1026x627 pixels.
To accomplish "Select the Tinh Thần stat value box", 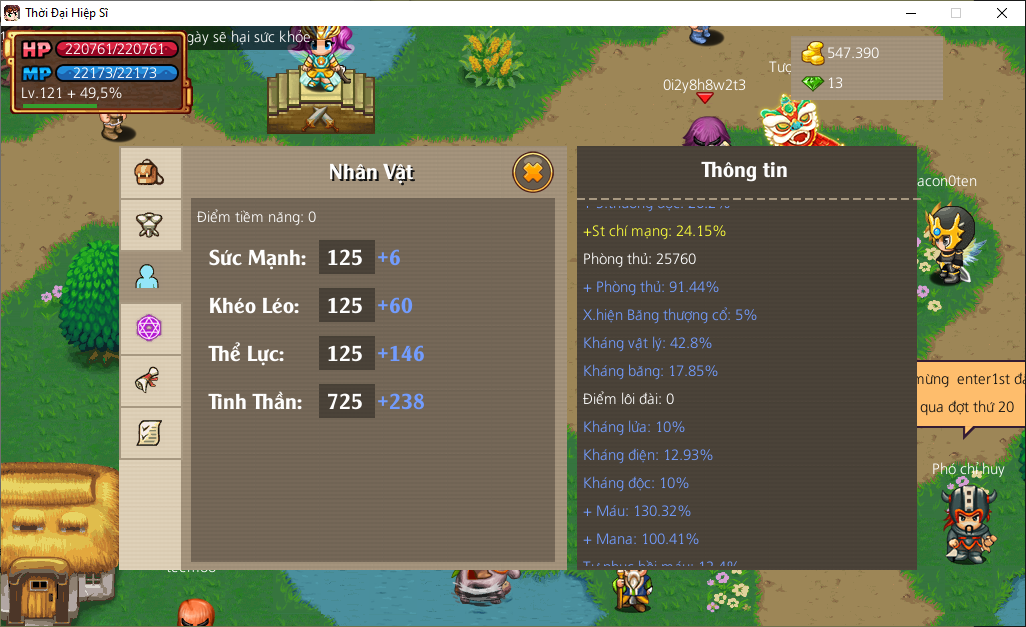I will (346, 401).
